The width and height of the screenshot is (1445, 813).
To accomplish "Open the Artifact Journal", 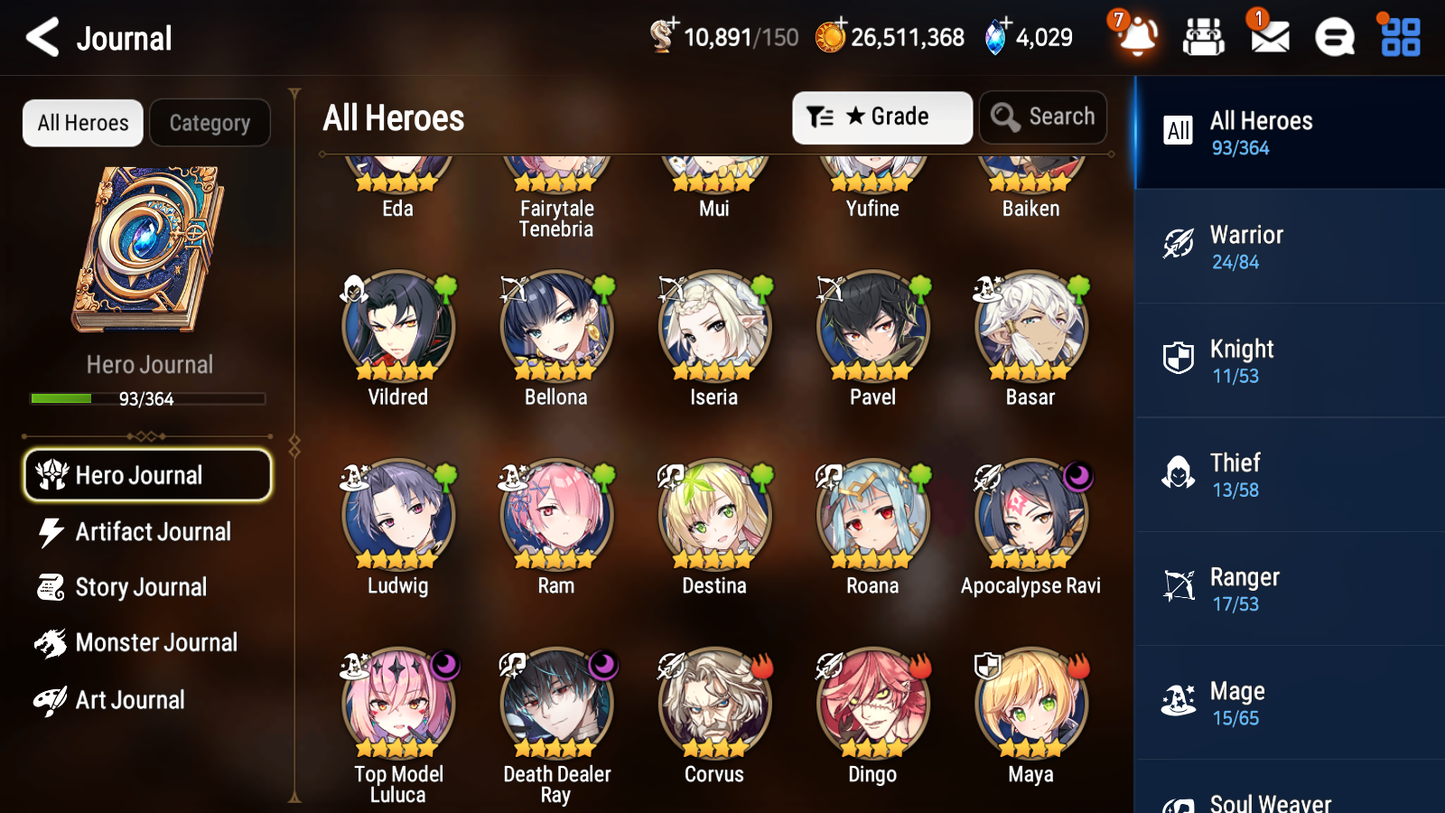I will [x=153, y=532].
